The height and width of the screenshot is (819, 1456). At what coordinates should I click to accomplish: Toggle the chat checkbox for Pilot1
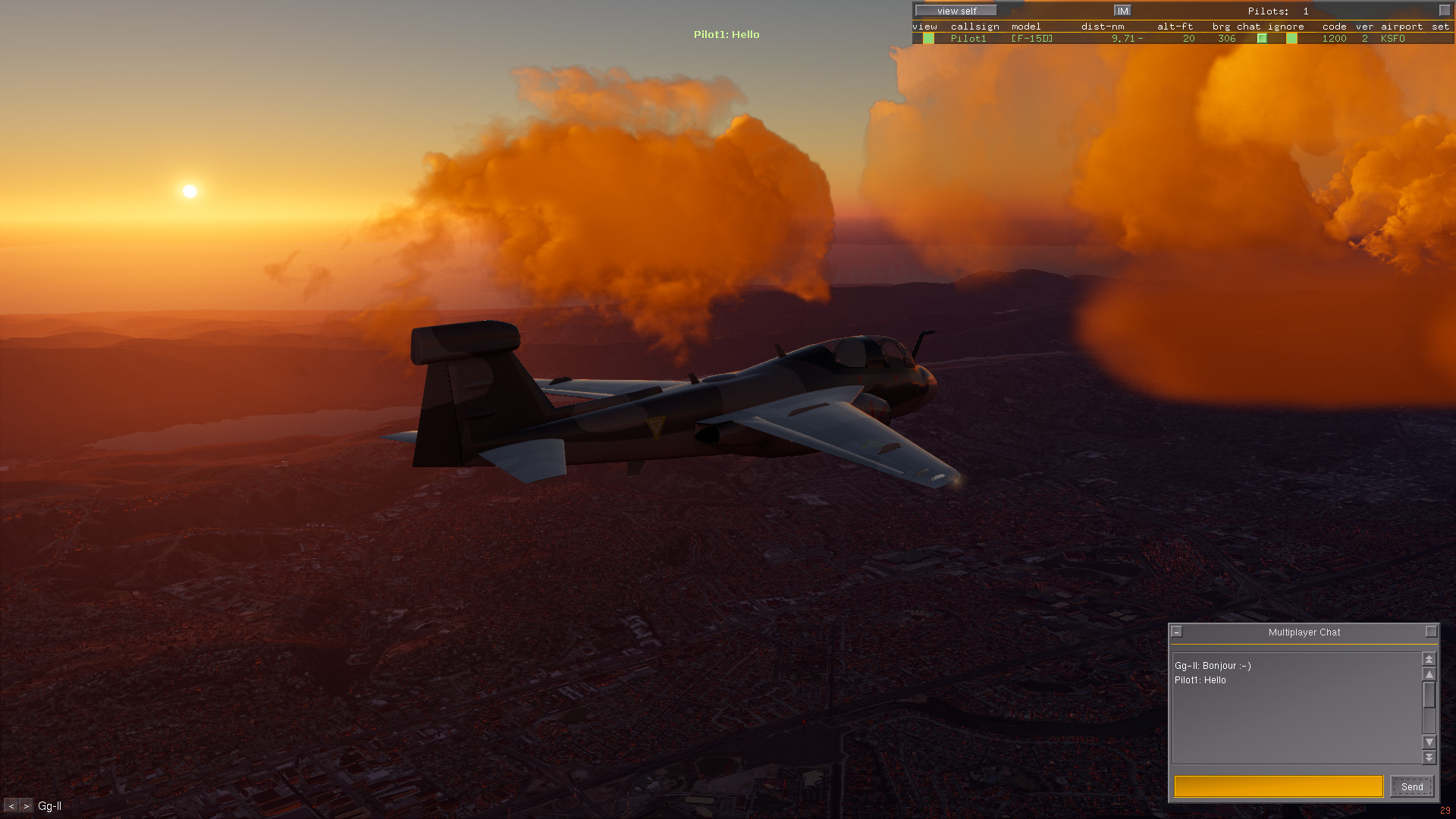(x=1262, y=39)
